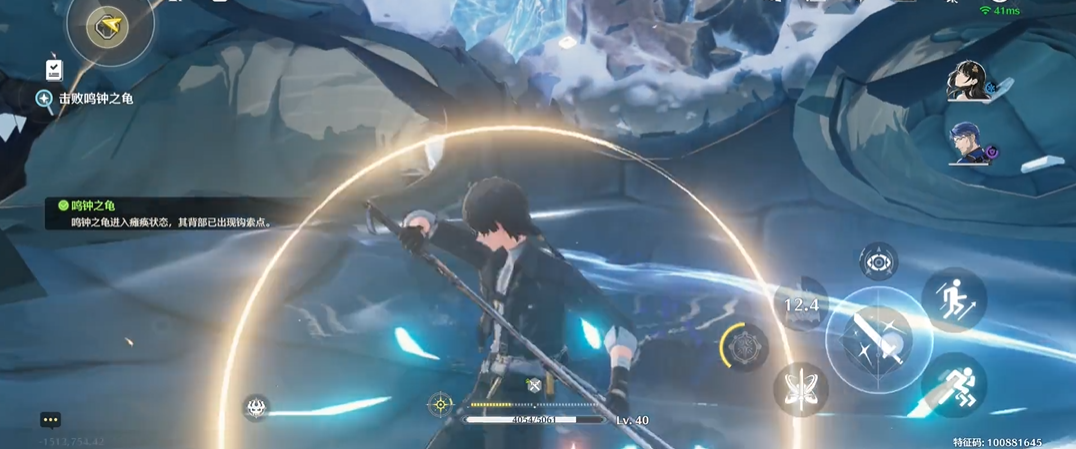The height and width of the screenshot is (449, 1076).
Task: Tap the round creature emblem icon
Action: (x=257, y=406)
